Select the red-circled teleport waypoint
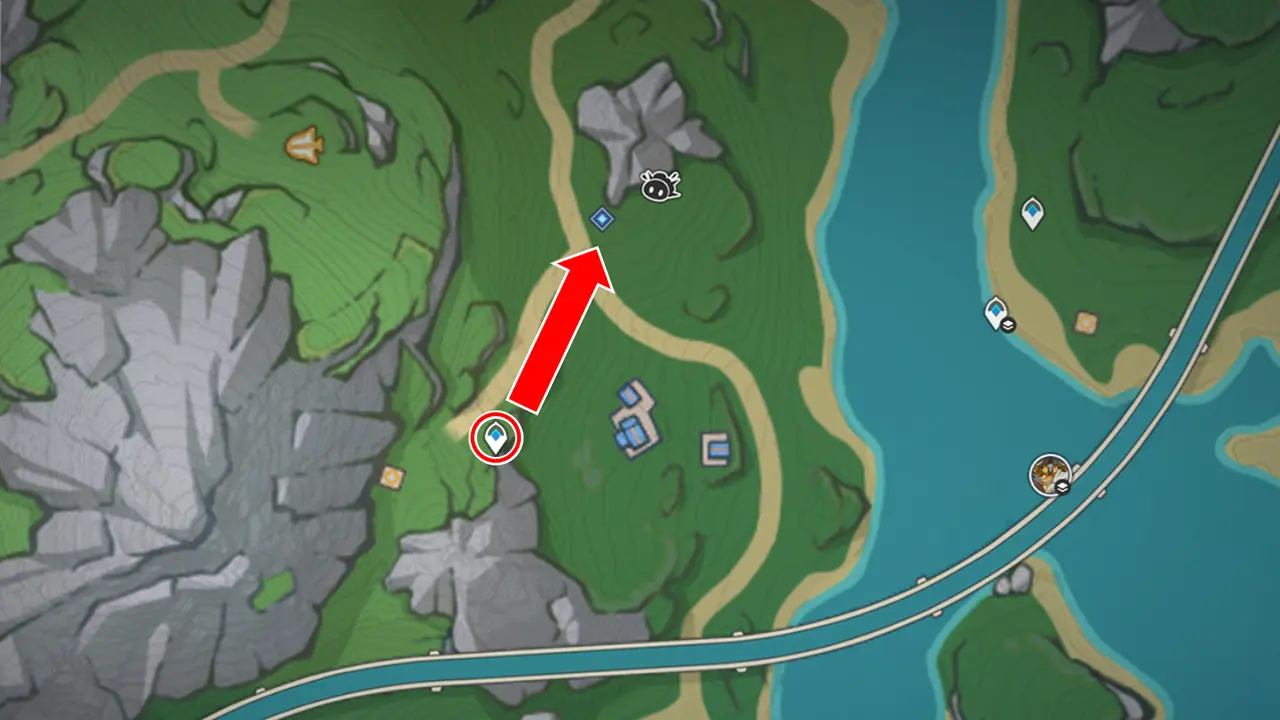 point(496,437)
